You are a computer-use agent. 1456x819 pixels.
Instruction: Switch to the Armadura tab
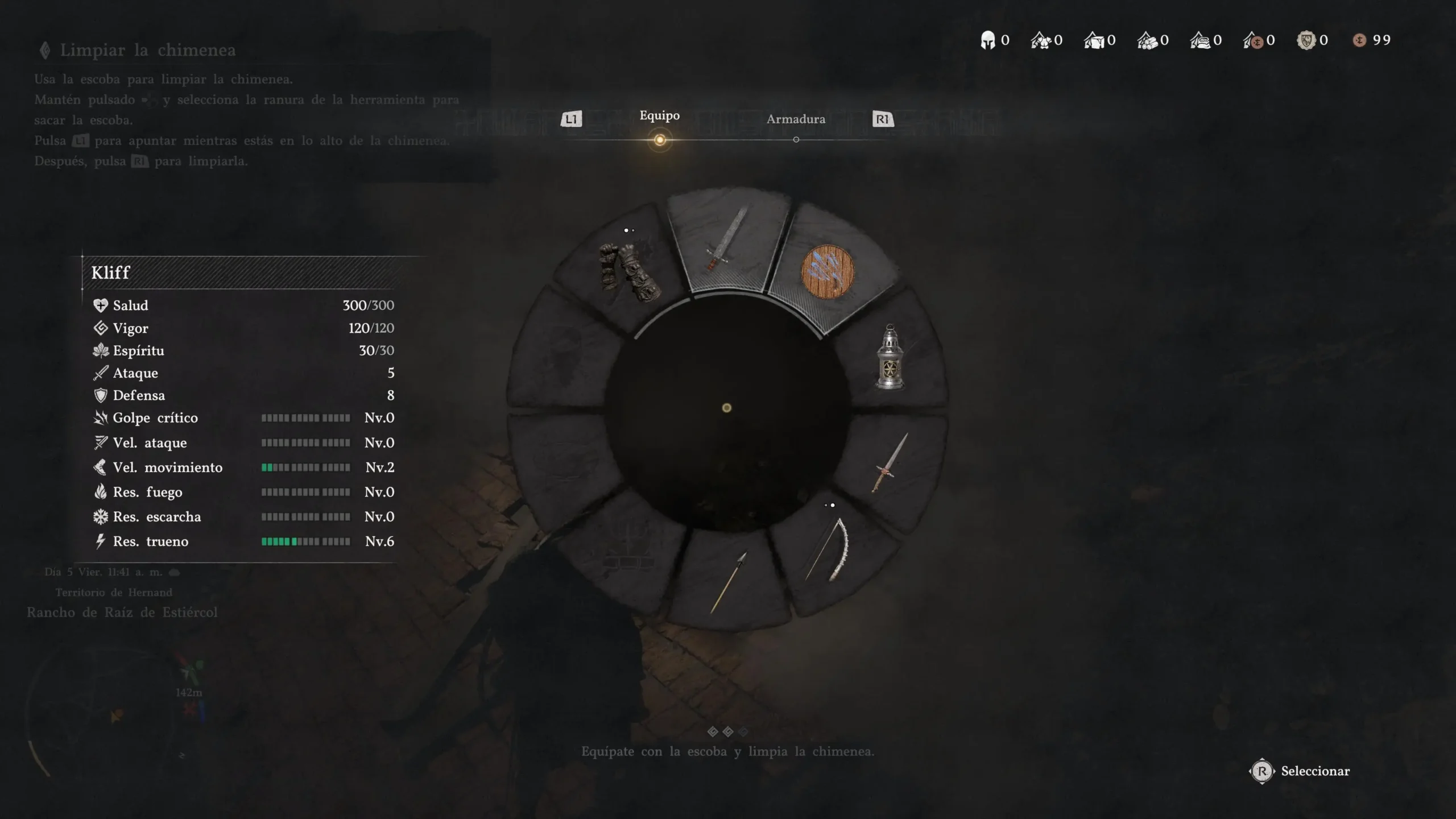pyautogui.click(x=795, y=119)
